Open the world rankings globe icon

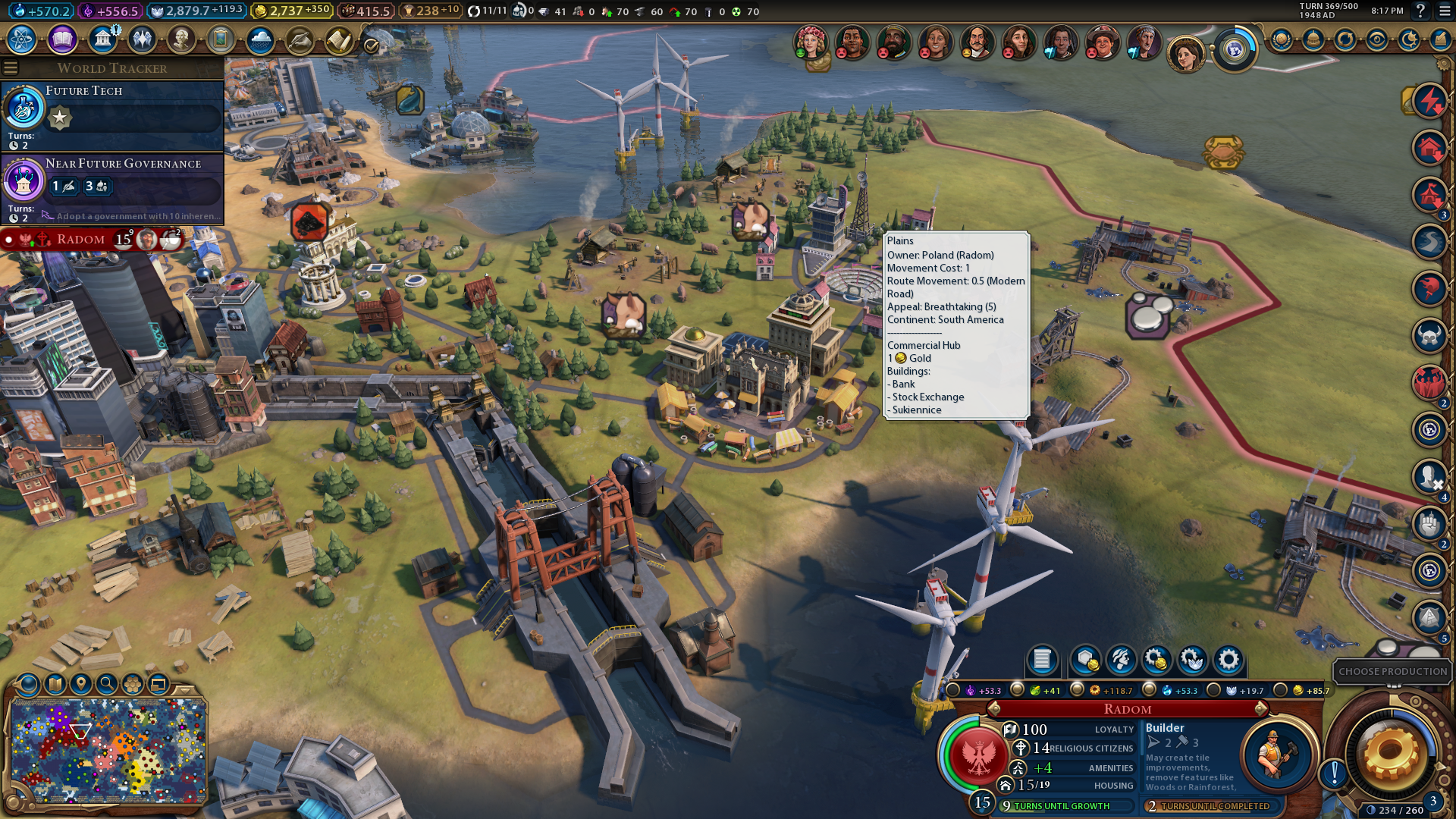pos(1281,39)
